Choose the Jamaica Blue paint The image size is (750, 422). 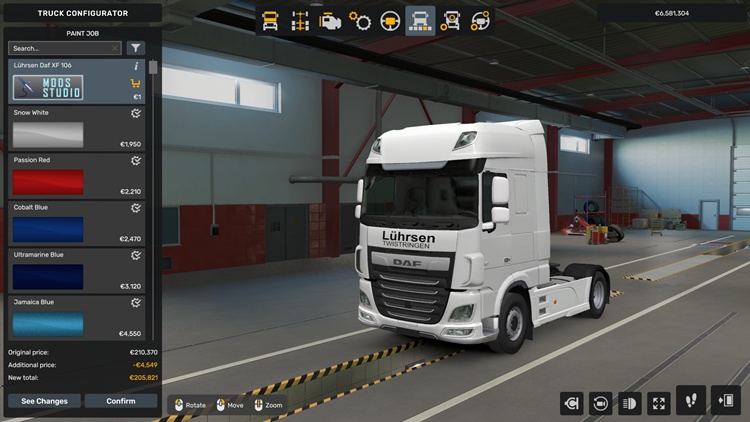[48, 323]
